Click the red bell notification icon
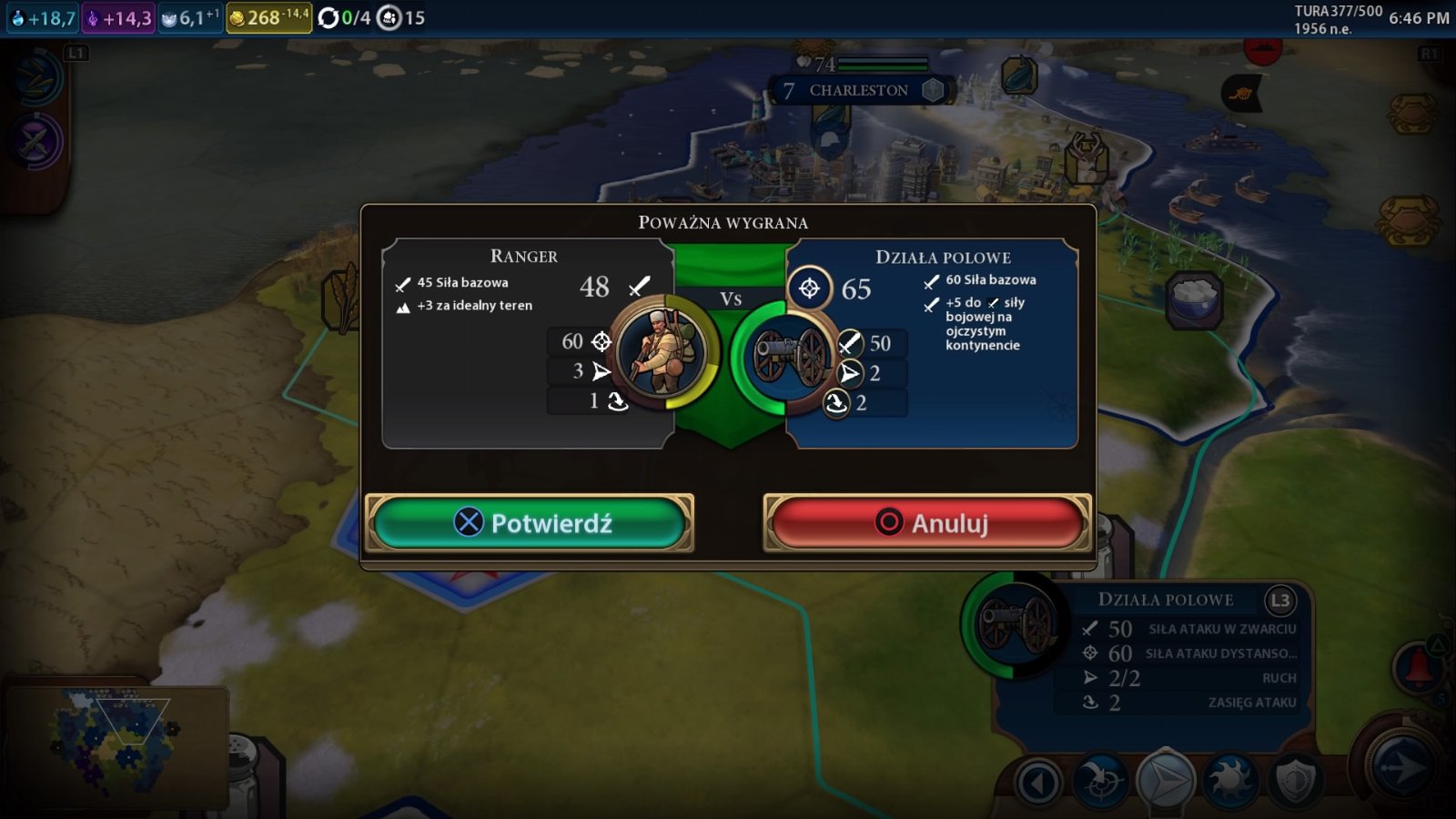 (1415, 667)
